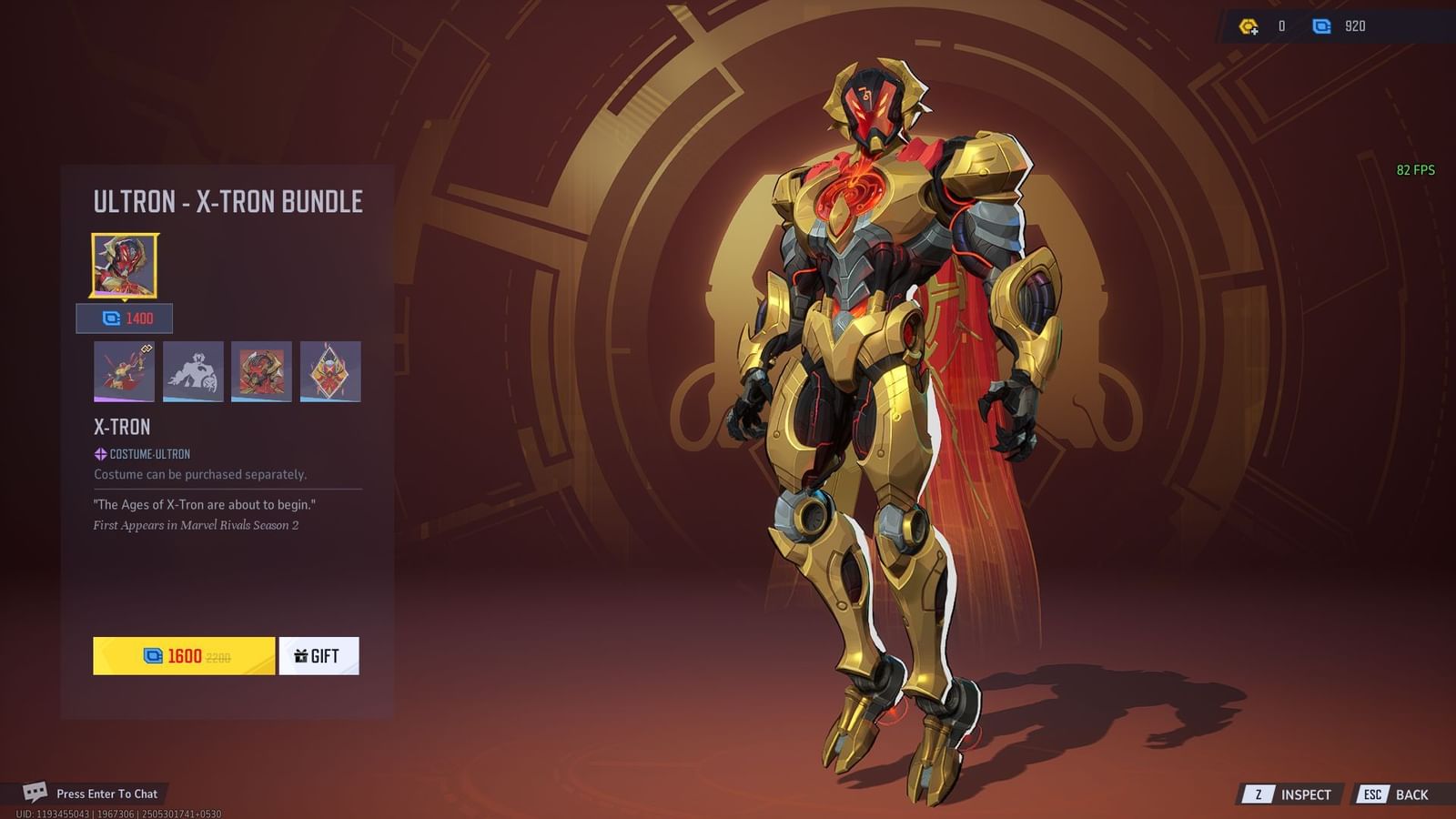This screenshot has width=1456, height=819.
Task: Purchase the bundle for 1600 Units
Action: [182, 655]
